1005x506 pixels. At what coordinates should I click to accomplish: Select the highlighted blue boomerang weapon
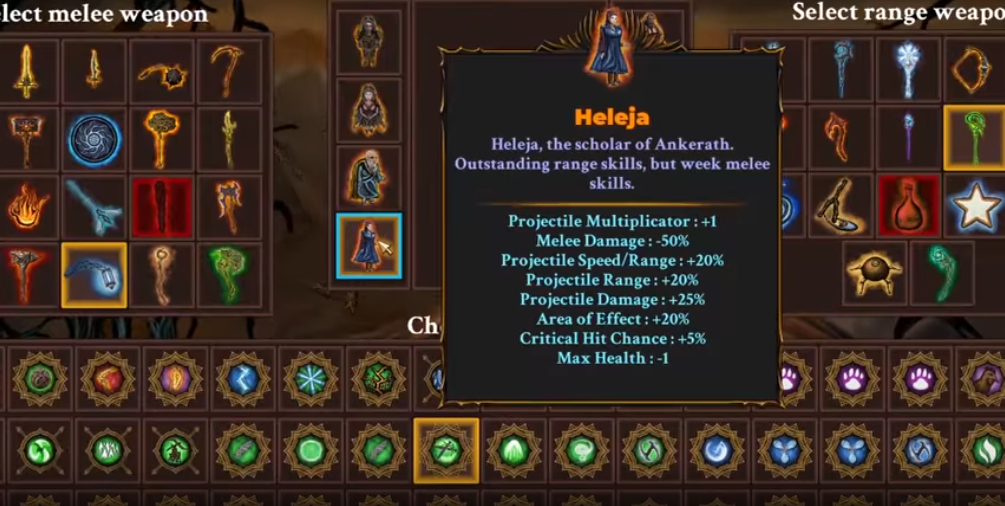tap(95, 275)
